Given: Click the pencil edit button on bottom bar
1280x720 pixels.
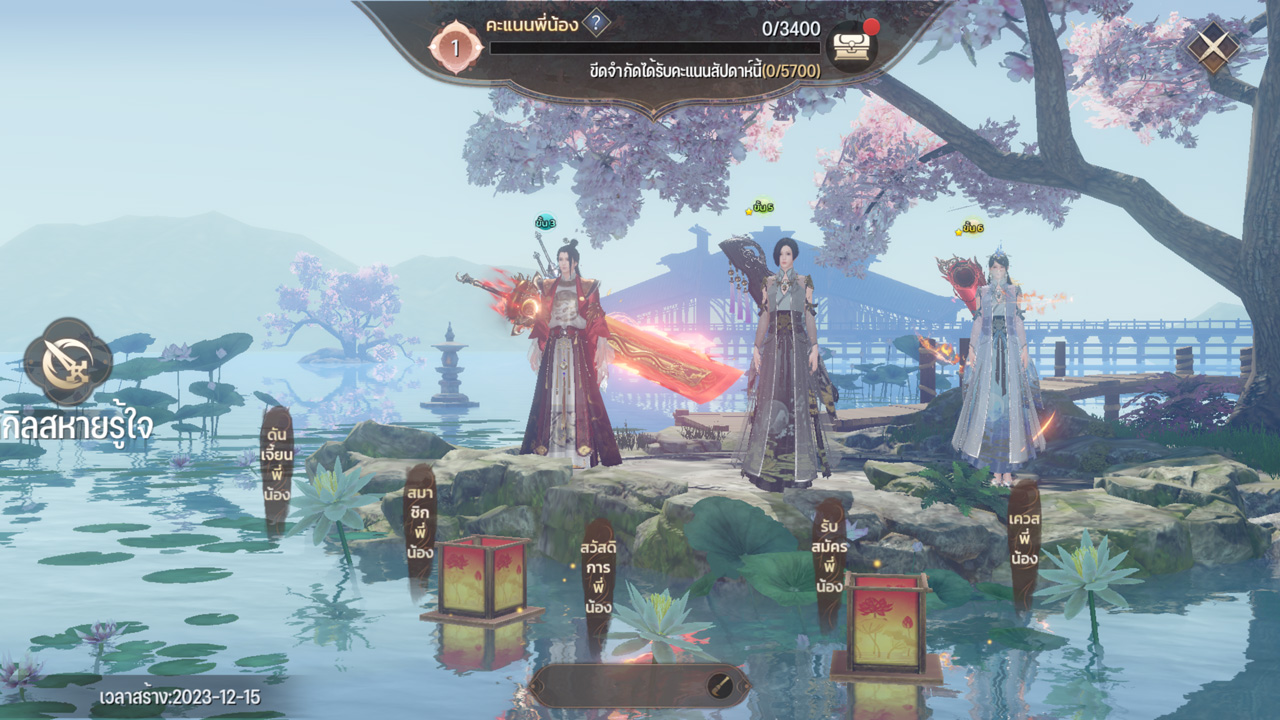Looking at the screenshot, I should (x=719, y=685).
